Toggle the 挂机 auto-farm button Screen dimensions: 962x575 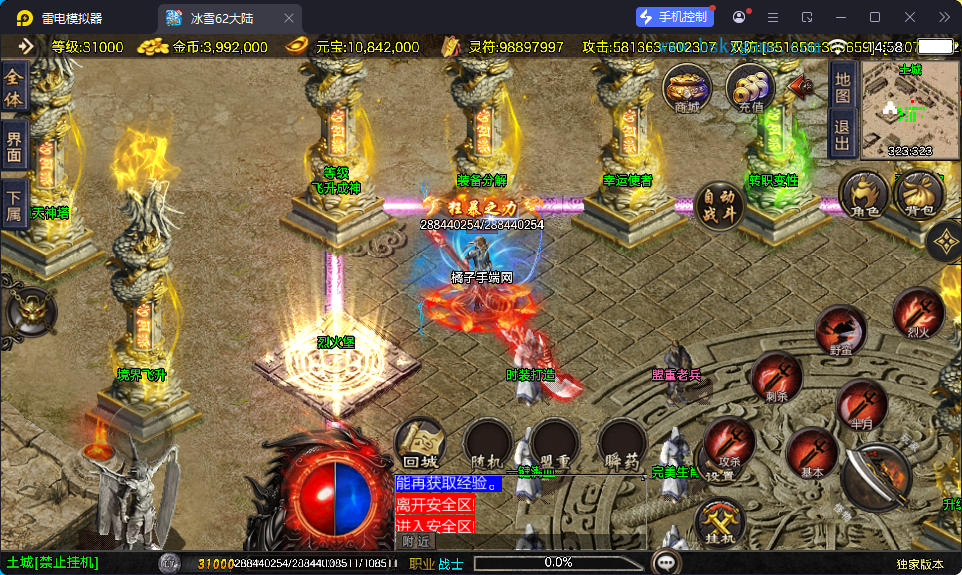[x=720, y=521]
